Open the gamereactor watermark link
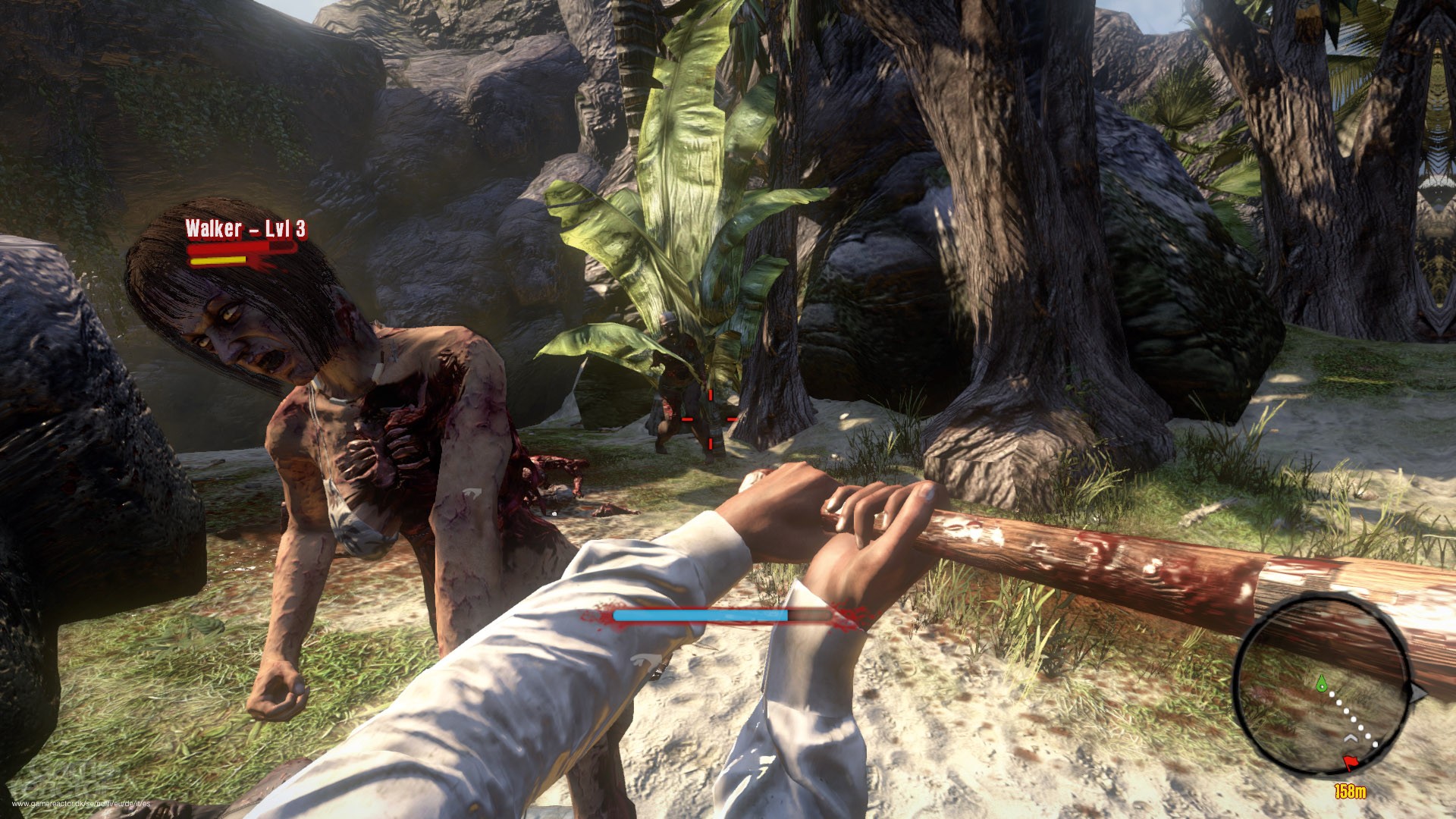 pyautogui.click(x=81, y=804)
